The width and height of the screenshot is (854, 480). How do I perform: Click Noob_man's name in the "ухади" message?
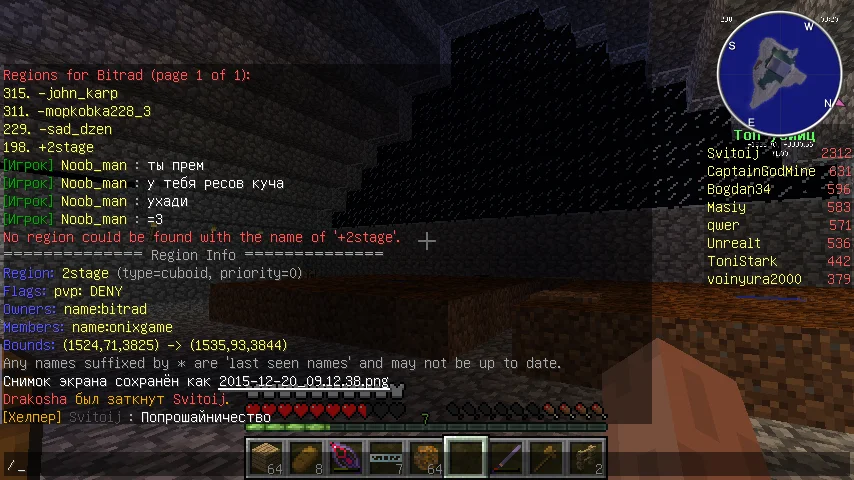(x=94, y=201)
